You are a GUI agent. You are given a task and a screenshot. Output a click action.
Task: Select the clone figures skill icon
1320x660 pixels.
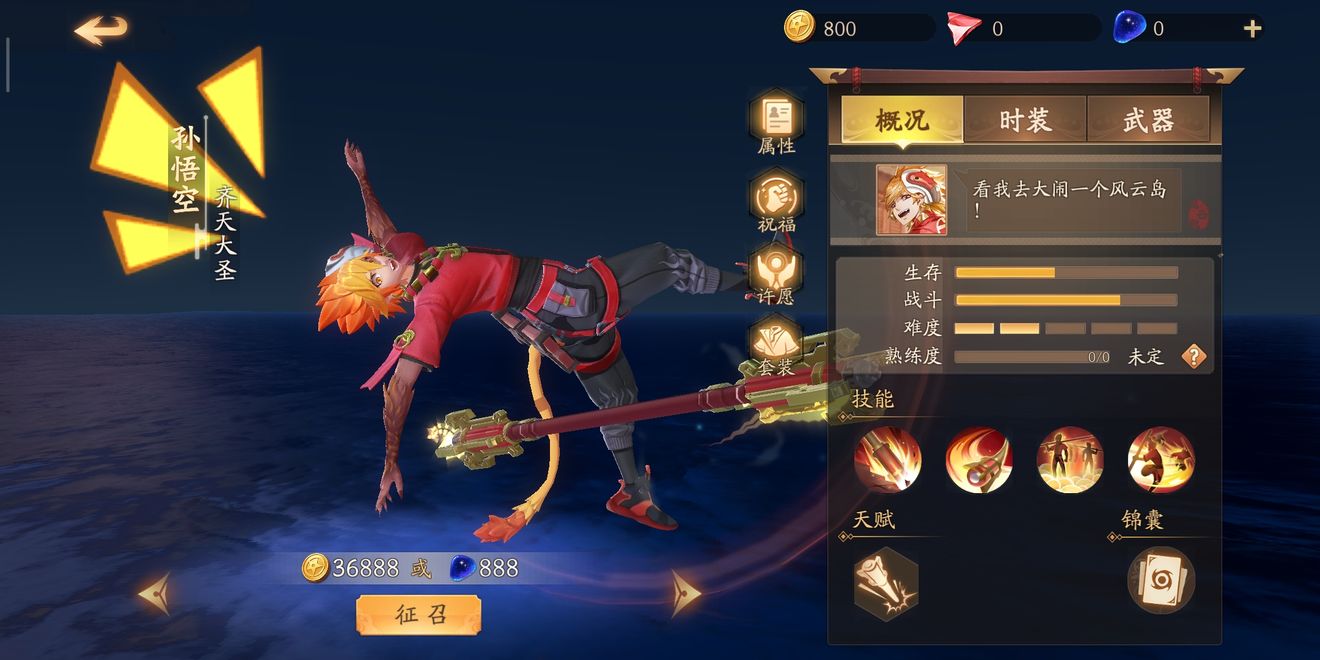click(x=1070, y=460)
